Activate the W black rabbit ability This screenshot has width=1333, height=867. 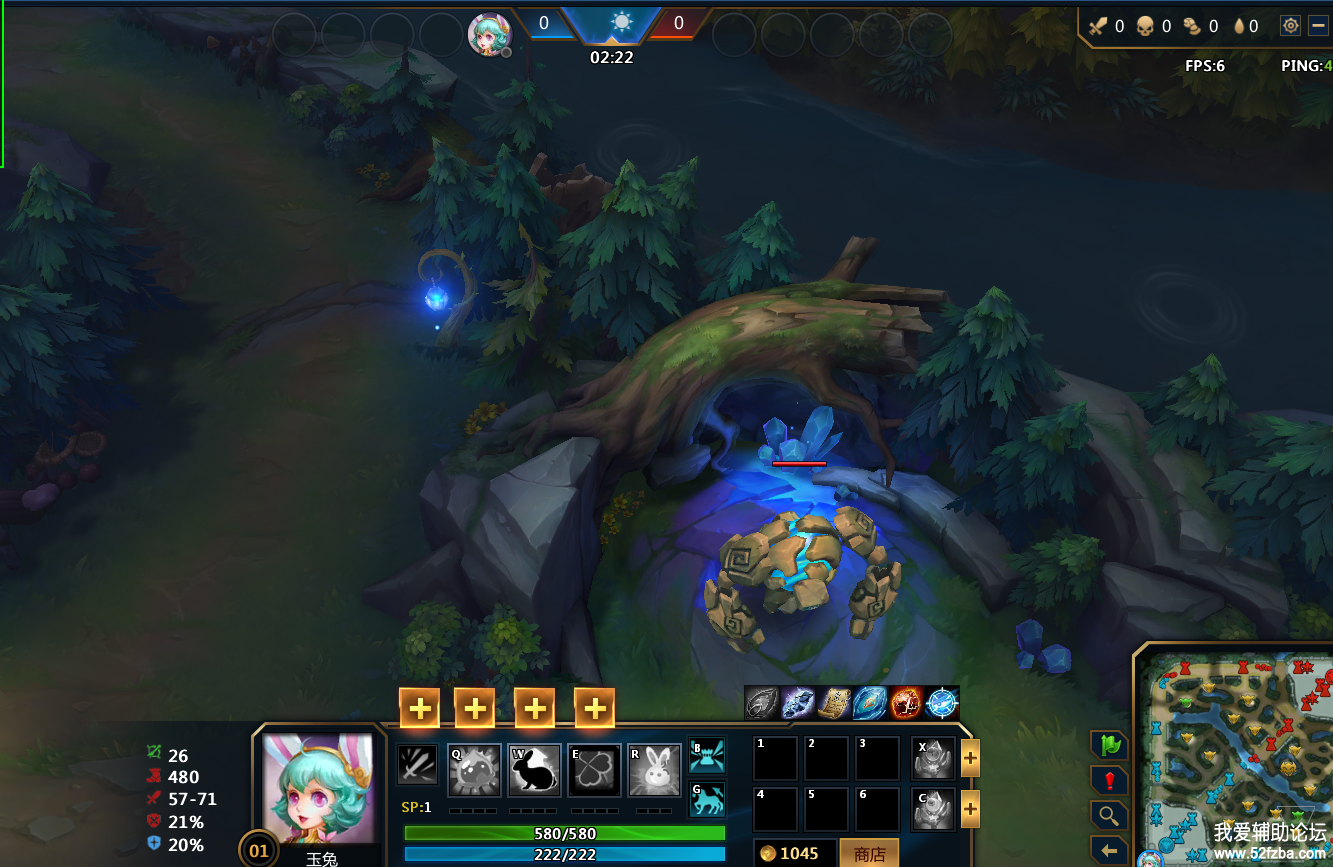point(534,770)
